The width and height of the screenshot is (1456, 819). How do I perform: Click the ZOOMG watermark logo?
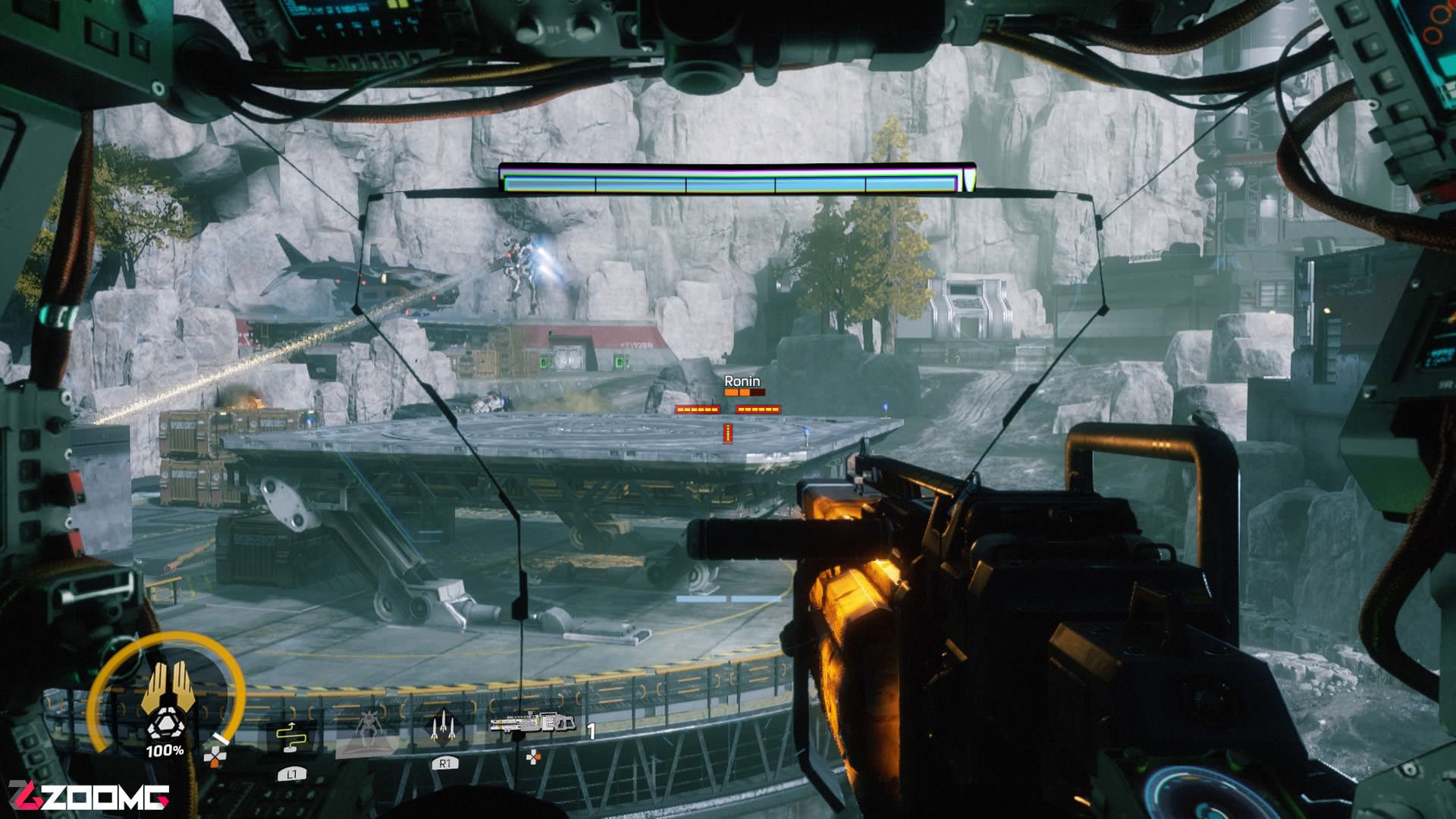click(89, 796)
